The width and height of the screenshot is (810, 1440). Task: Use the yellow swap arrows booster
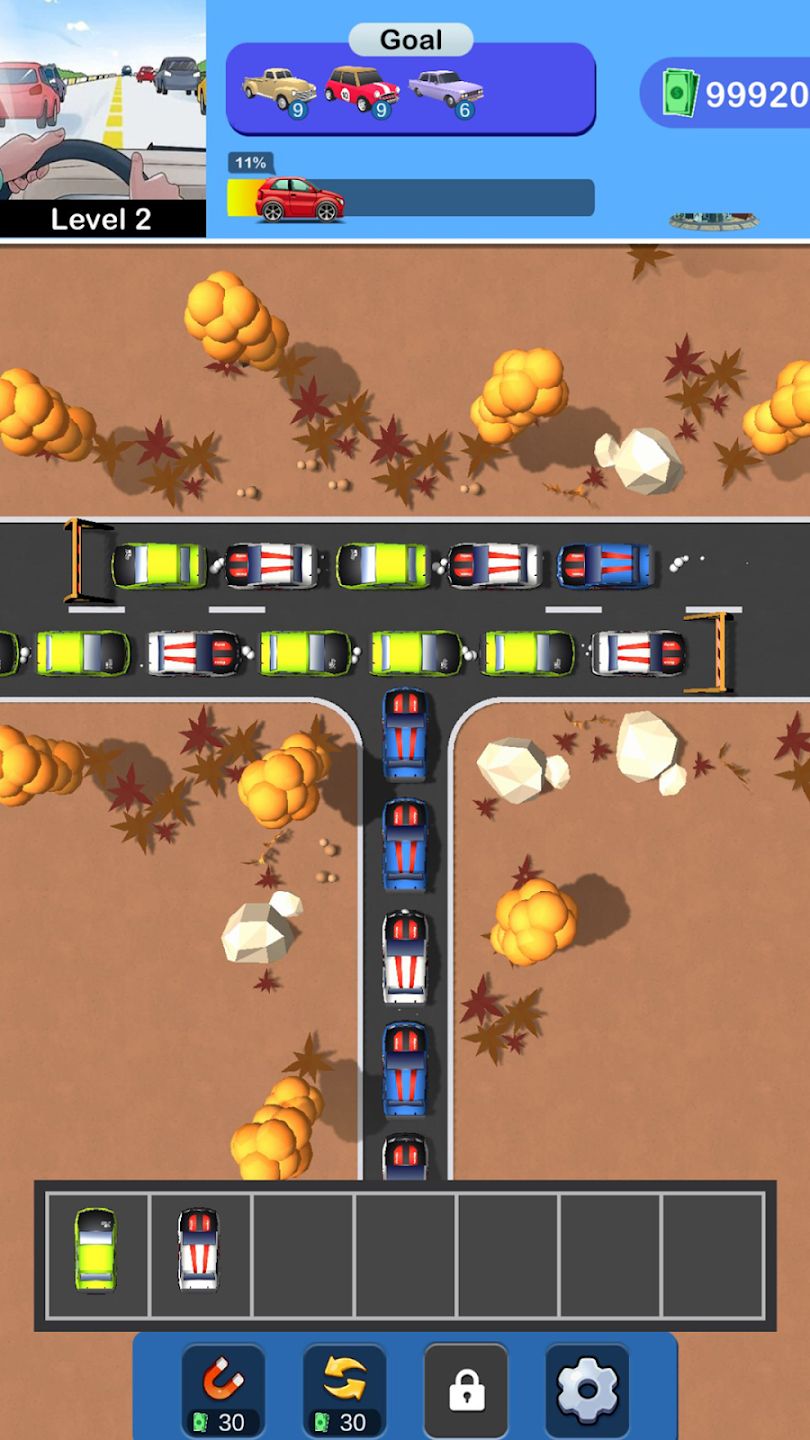(344, 1389)
